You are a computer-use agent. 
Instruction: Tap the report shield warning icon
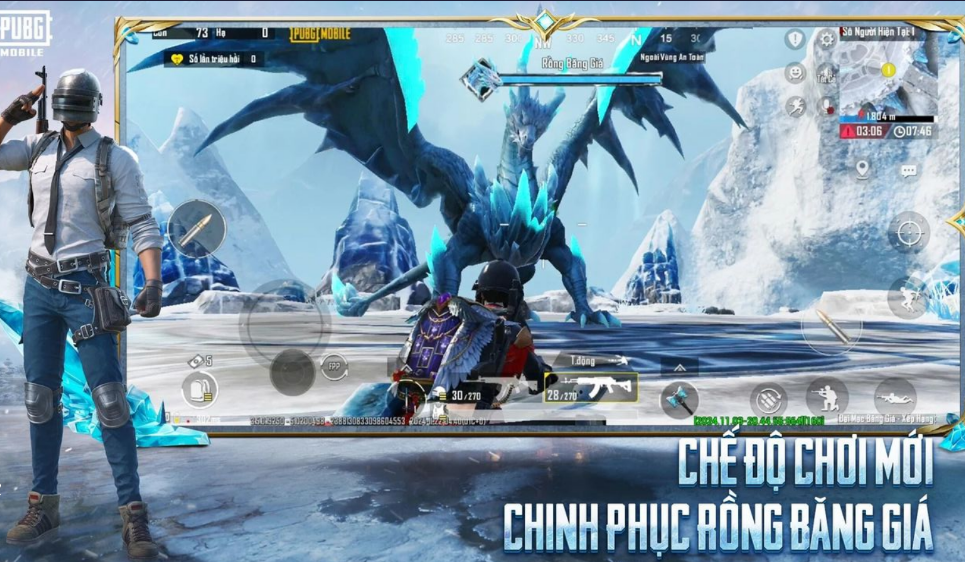click(795, 40)
